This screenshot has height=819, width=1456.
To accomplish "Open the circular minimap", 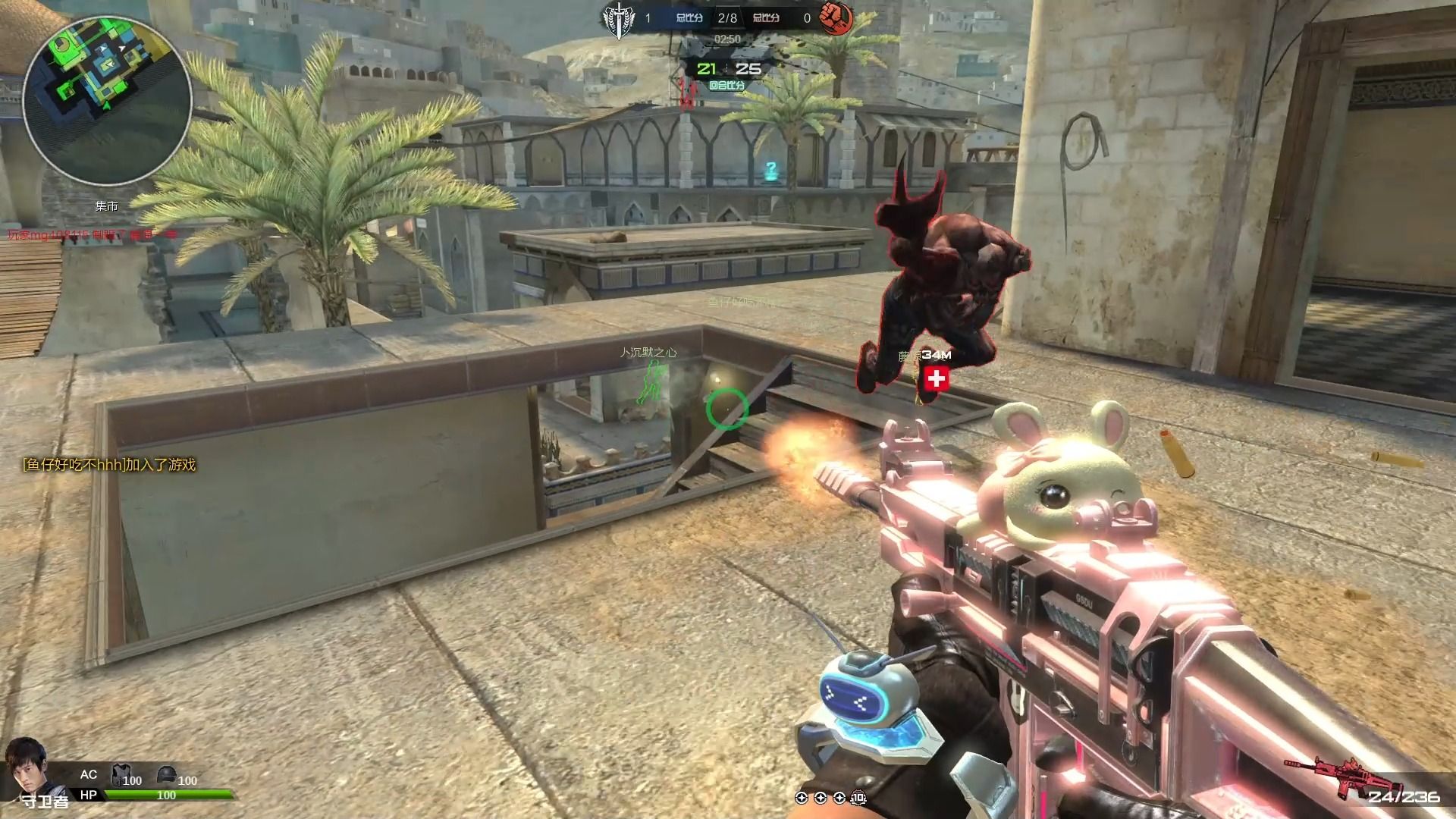I will tap(107, 100).
